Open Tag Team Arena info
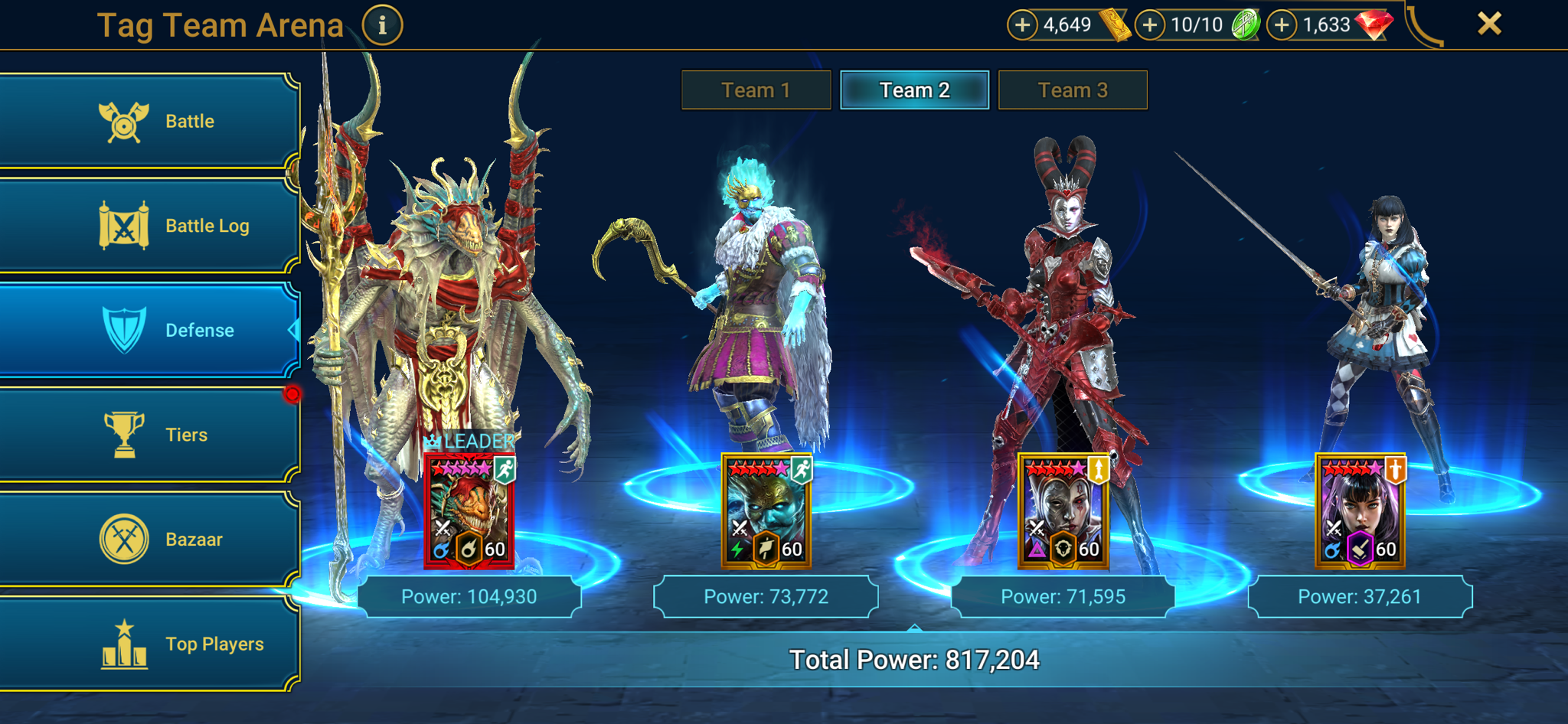 coord(382,24)
